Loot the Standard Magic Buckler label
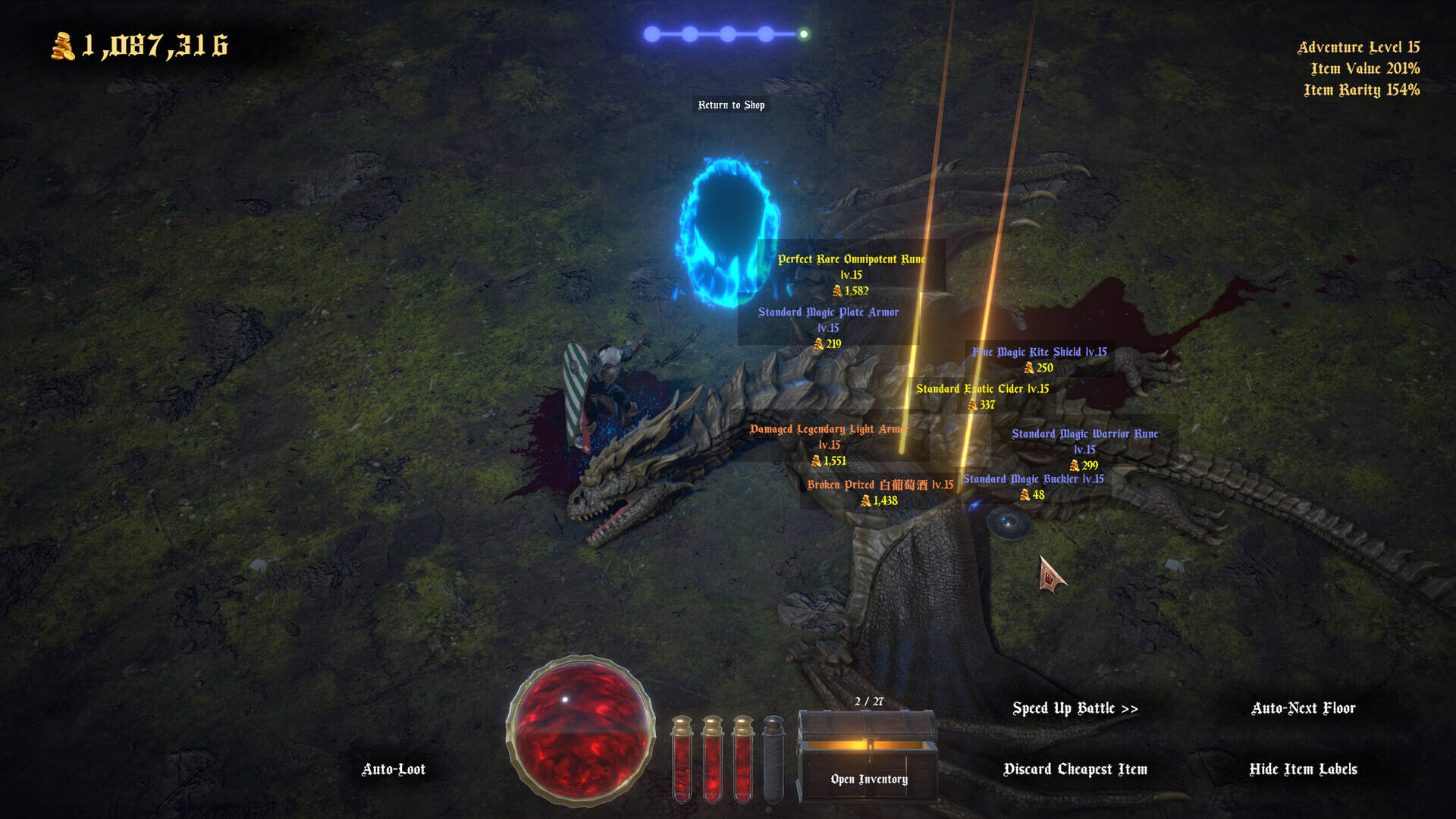The width and height of the screenshot is (1456, 819). (1033, 479)
